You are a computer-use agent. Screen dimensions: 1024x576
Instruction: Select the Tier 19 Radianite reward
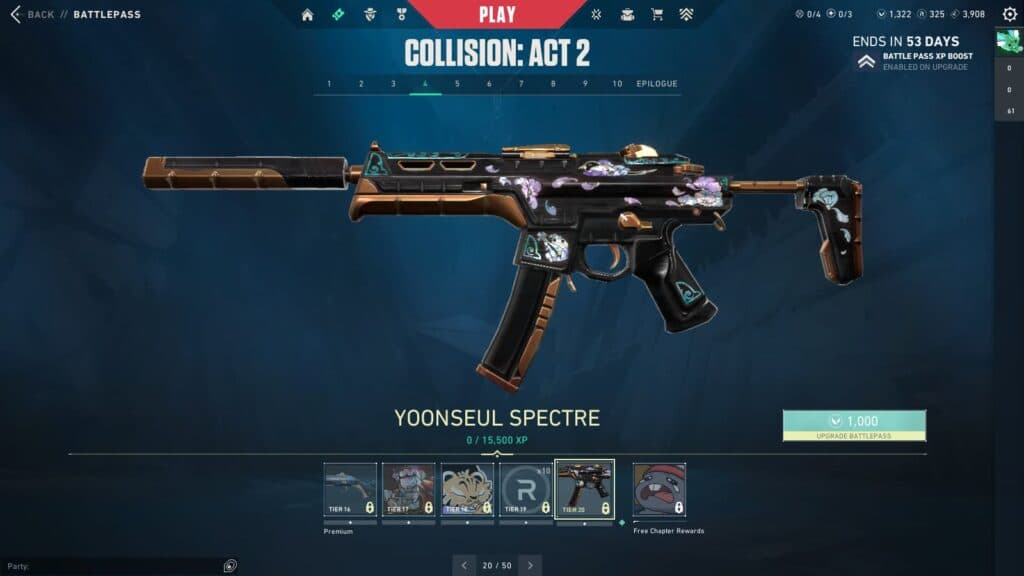526,489
